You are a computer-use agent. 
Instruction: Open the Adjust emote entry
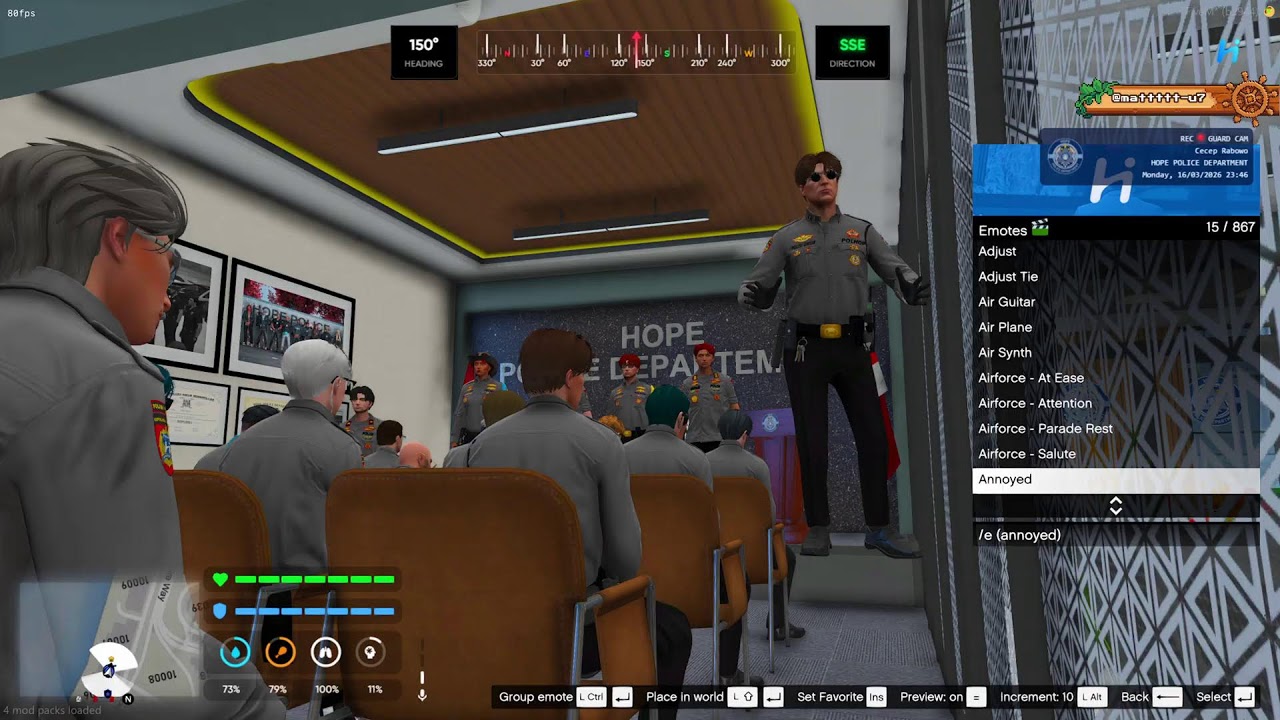coord(997,251)
